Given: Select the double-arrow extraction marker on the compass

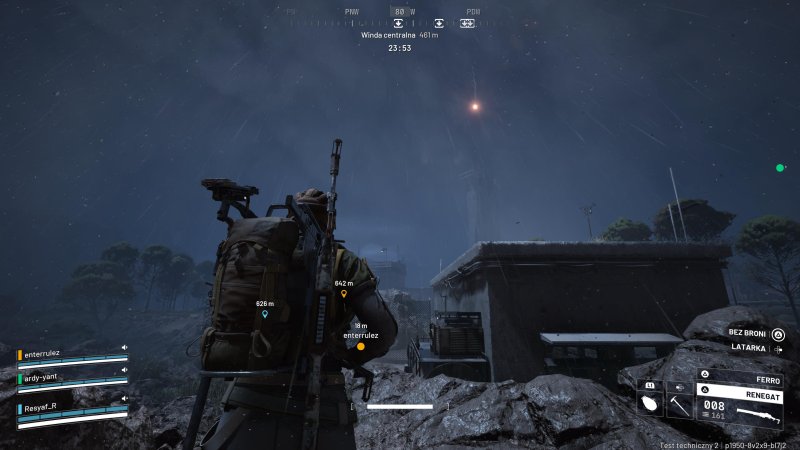Looking at the screenshot, I should (x=467, y=23).
